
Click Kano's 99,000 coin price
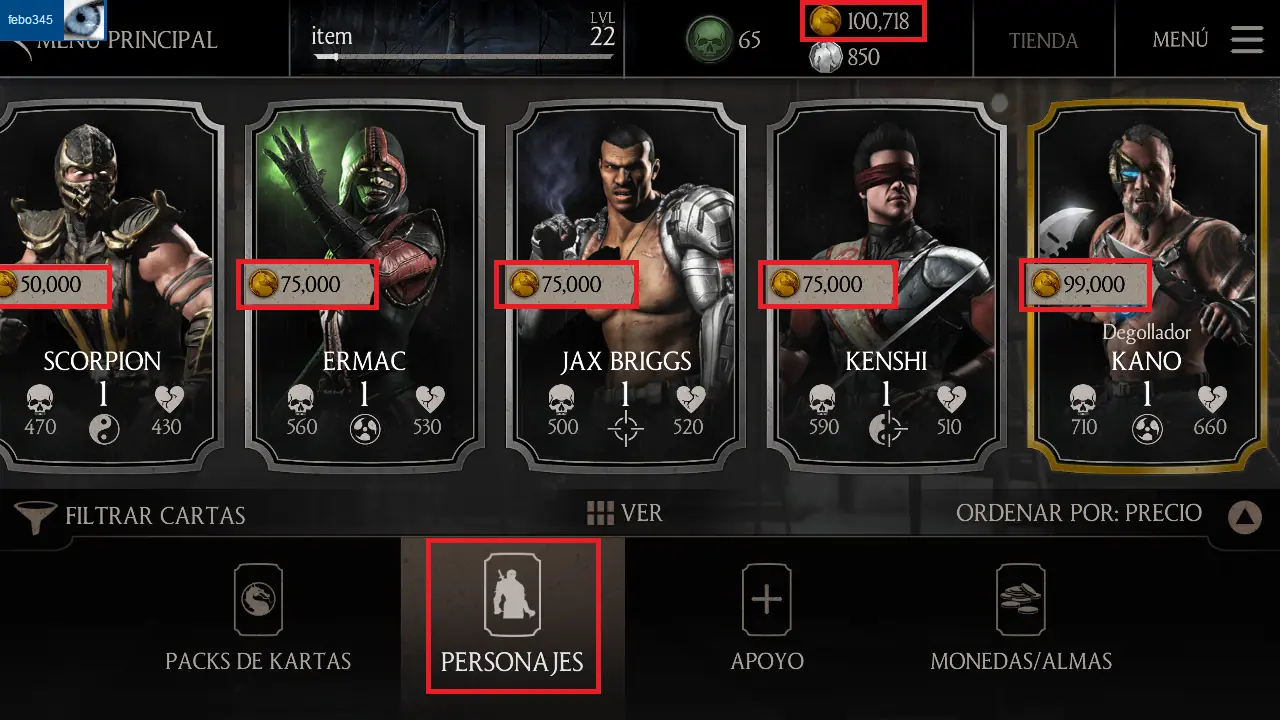point(1086,284)
